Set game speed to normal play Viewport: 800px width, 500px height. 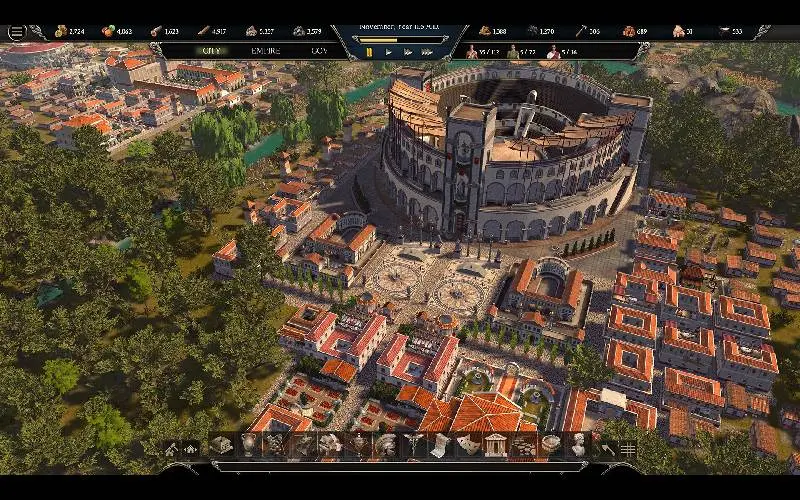pos(388,51)
